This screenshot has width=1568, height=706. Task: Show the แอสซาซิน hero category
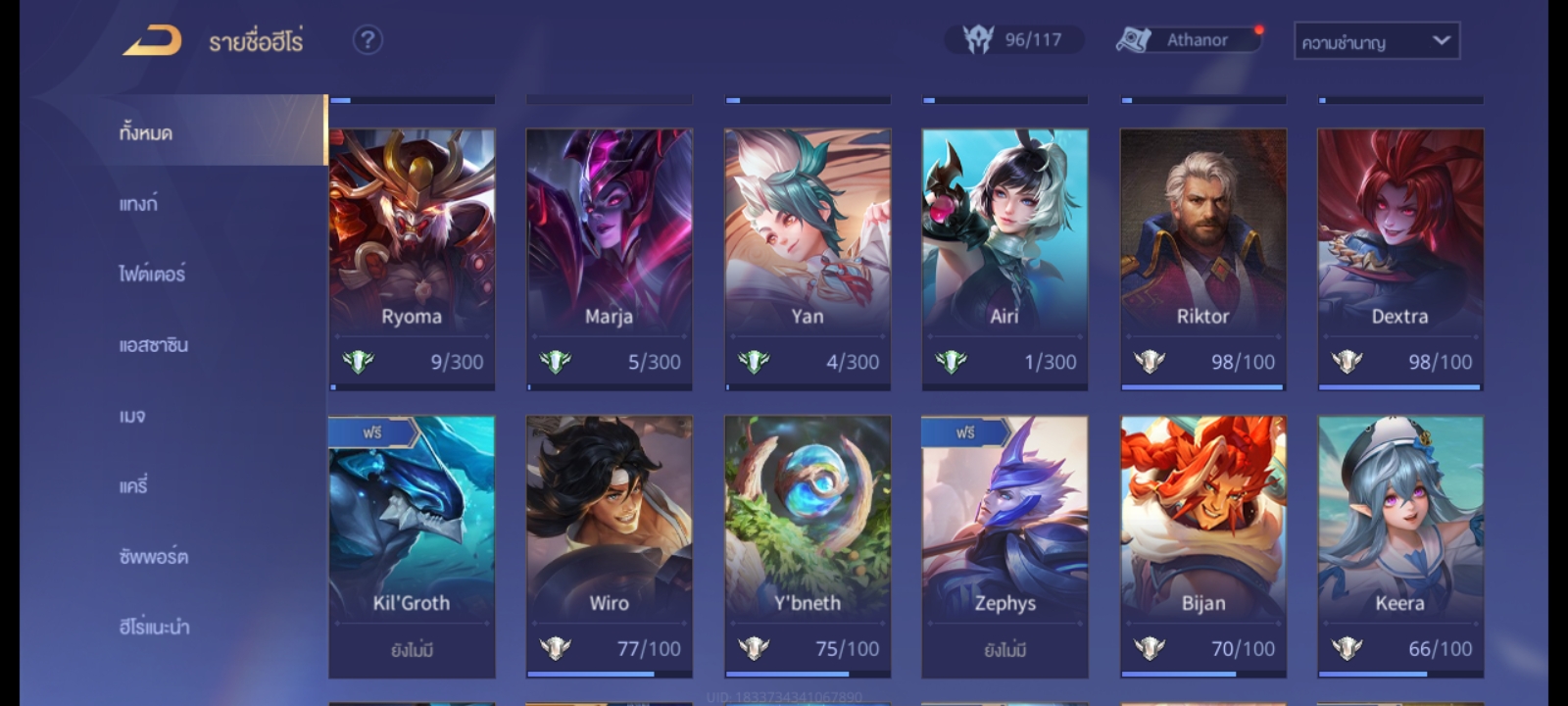pos(153,345)
